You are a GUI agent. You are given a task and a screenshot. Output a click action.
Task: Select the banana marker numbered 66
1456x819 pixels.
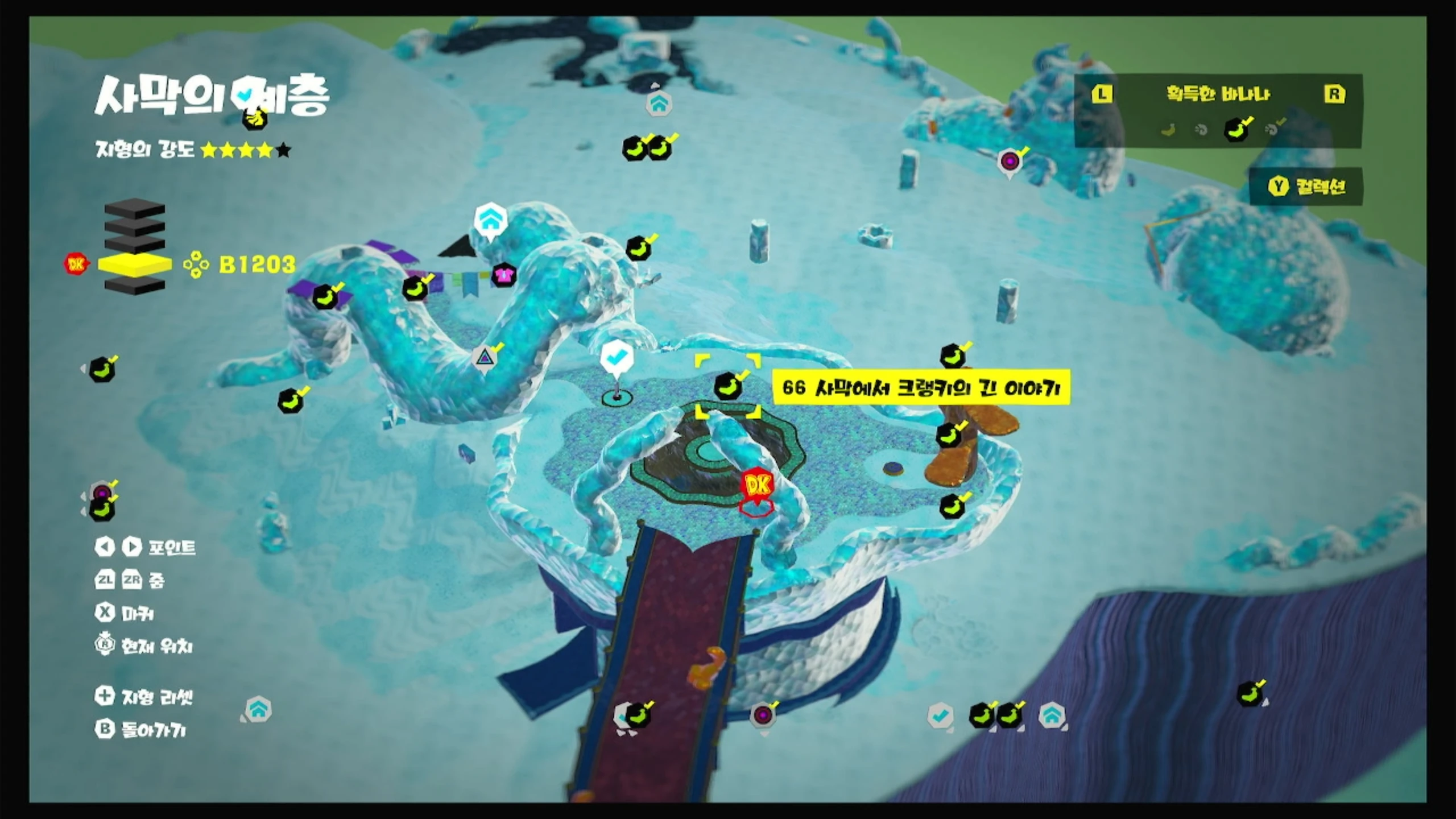[x=728, y=386]
